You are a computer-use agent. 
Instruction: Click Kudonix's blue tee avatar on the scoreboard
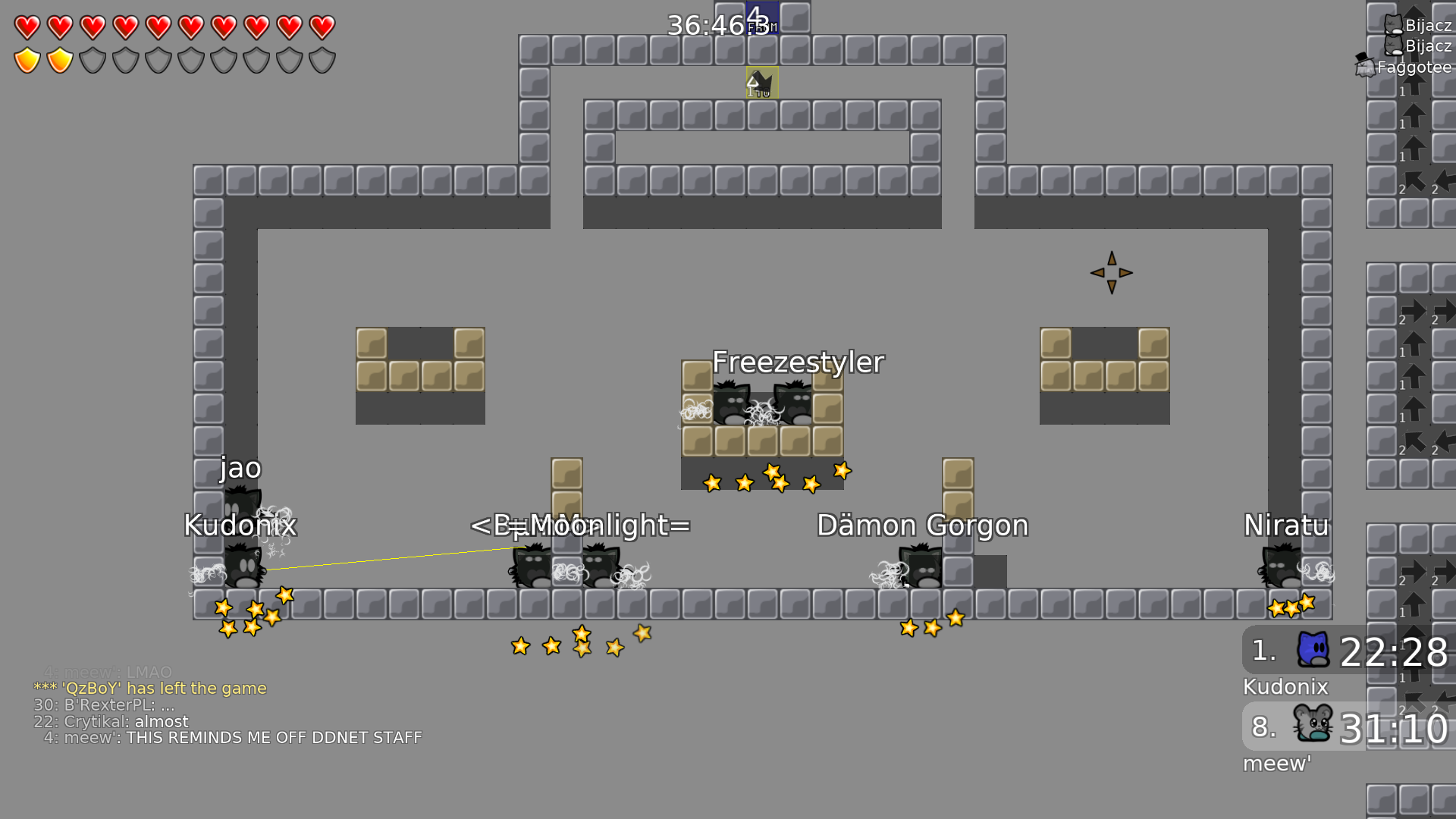[1315, 650]
